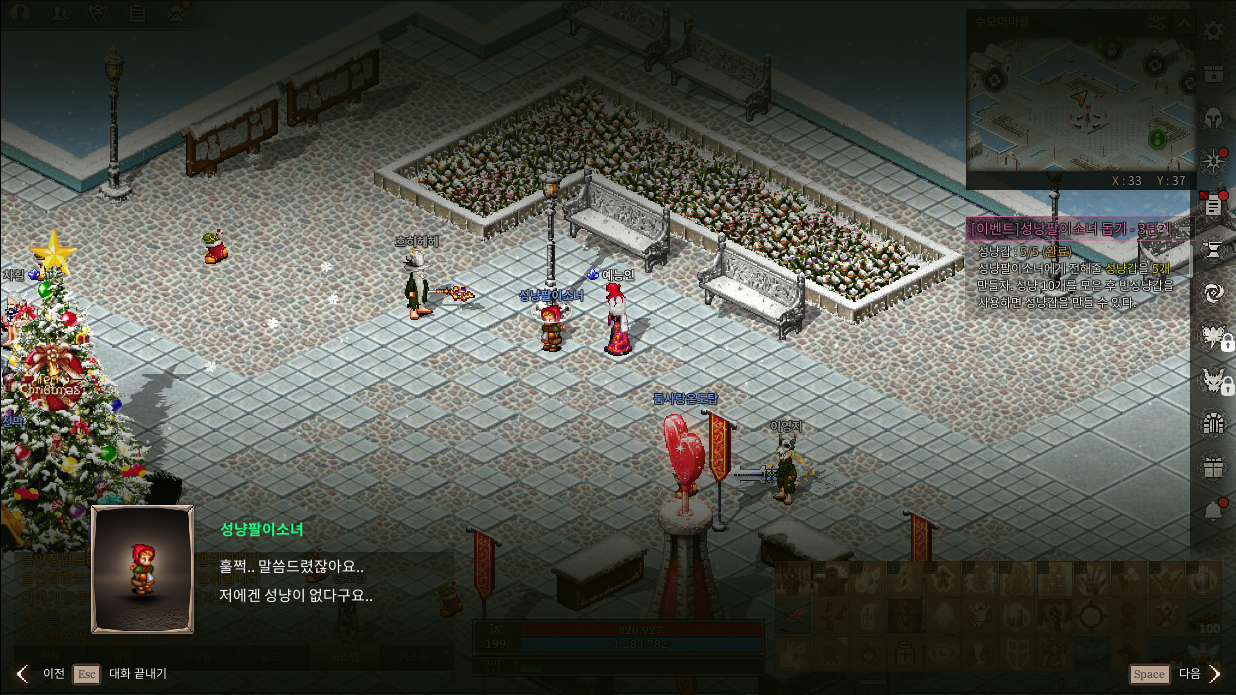Open the treasure chest icon
Viewport: 1236px width, 695px height.
click(x=1213, y=74)
